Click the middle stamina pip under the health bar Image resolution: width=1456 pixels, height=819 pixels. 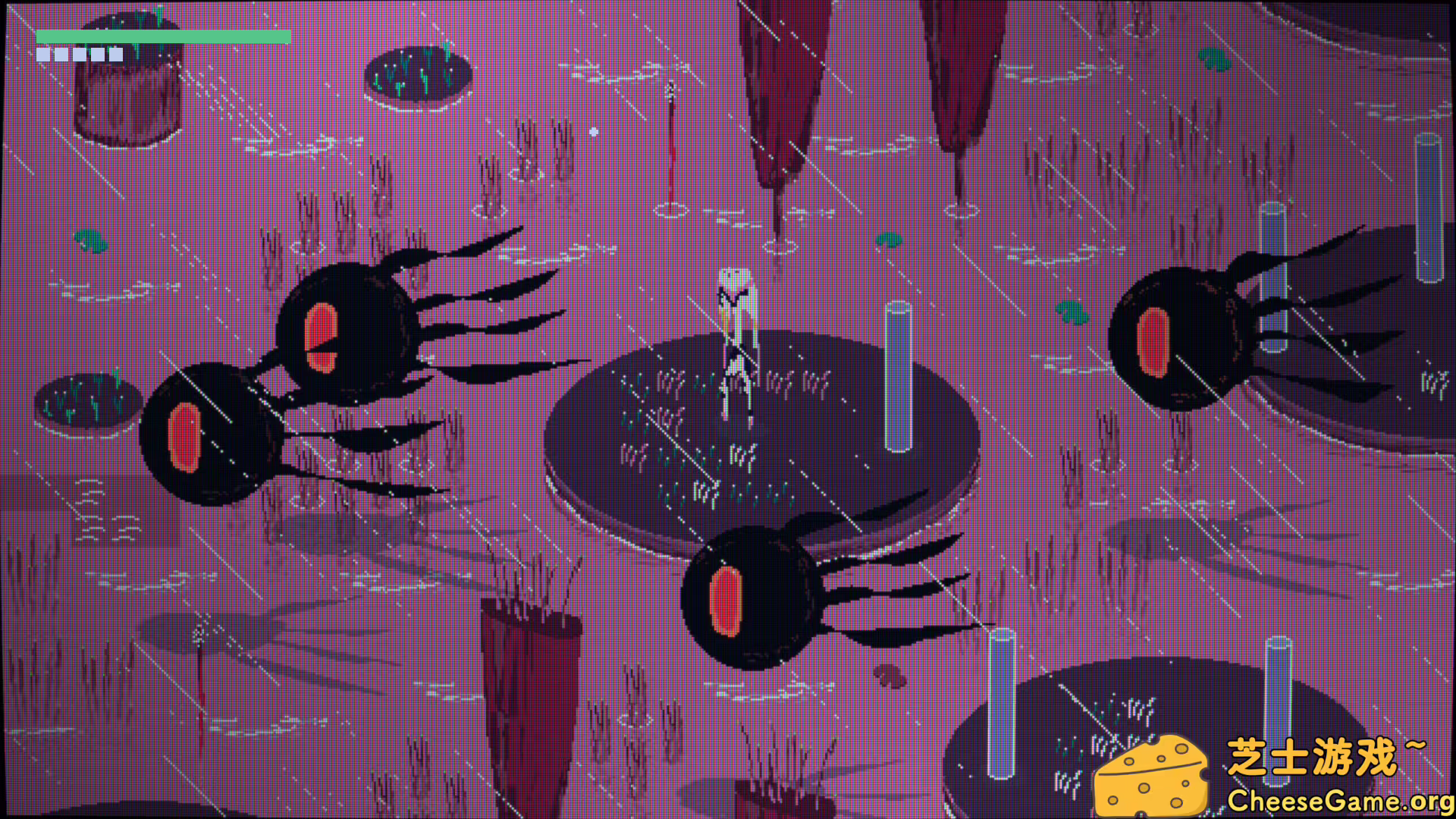[x=80, y=53]
